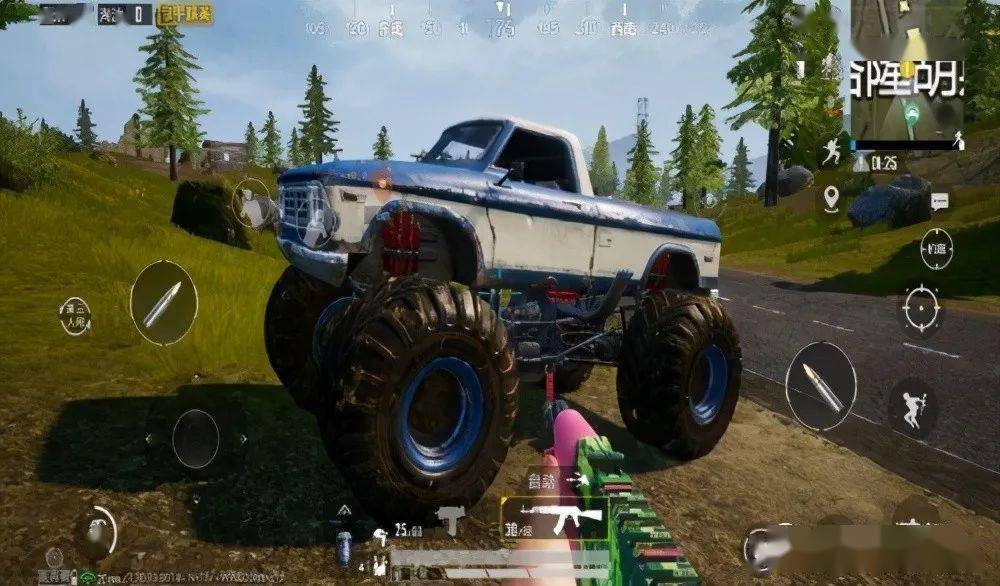This screenshot has height=586, width=1000.
Task: Open the minimap
Action: pos(906,70)
